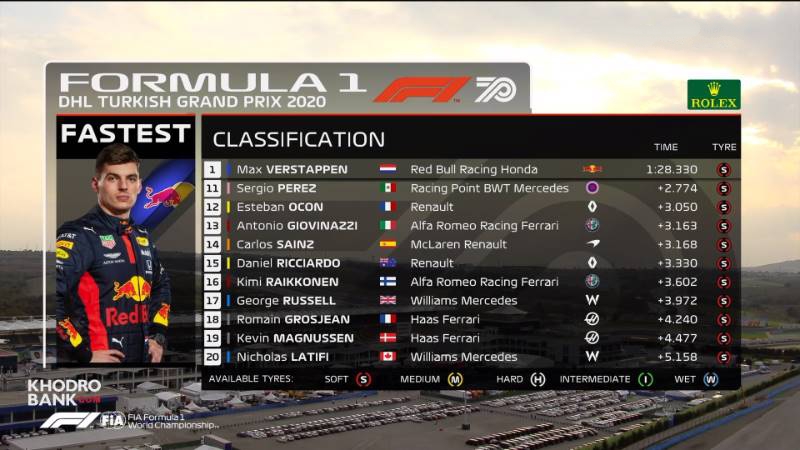Click the Rolex sponsor logo
This screenshot has height=450, width=800.
pos(714,94)
